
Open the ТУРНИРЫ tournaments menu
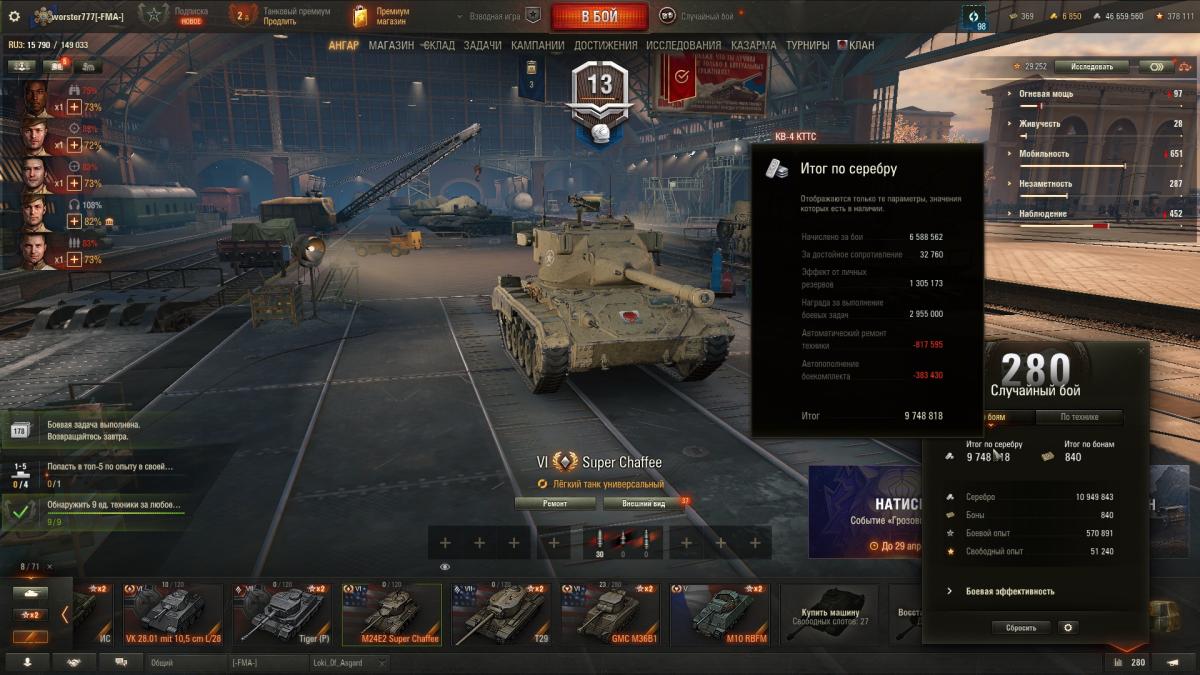click(807, 46)
